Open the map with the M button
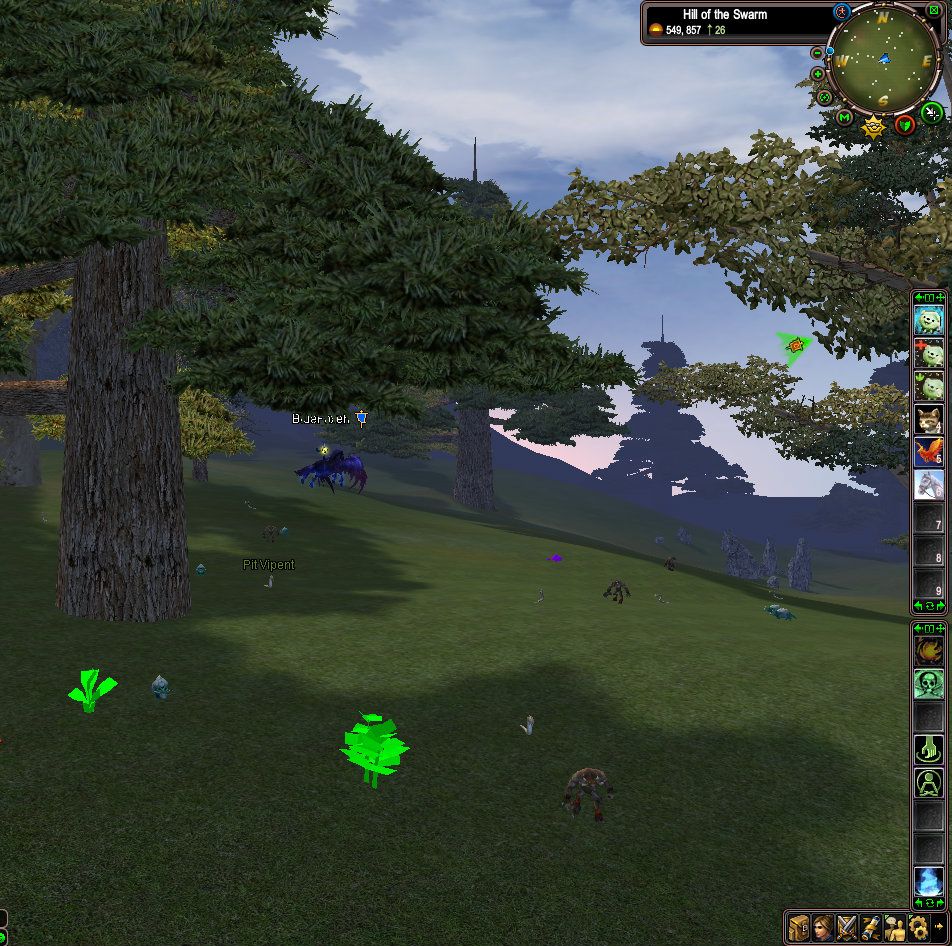The height and width of the screenshot is (946, 952). pyautogui.click(x=845, y=119)
